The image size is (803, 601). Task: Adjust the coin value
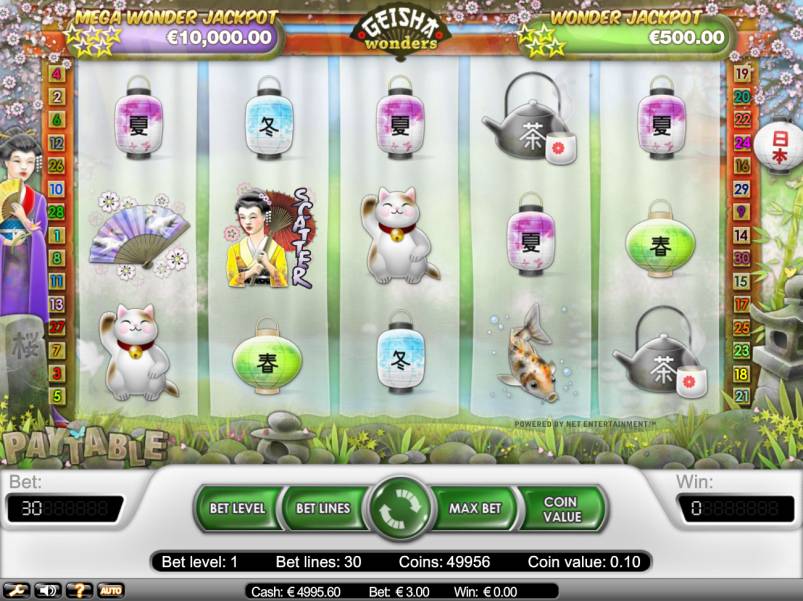[561, 509]
